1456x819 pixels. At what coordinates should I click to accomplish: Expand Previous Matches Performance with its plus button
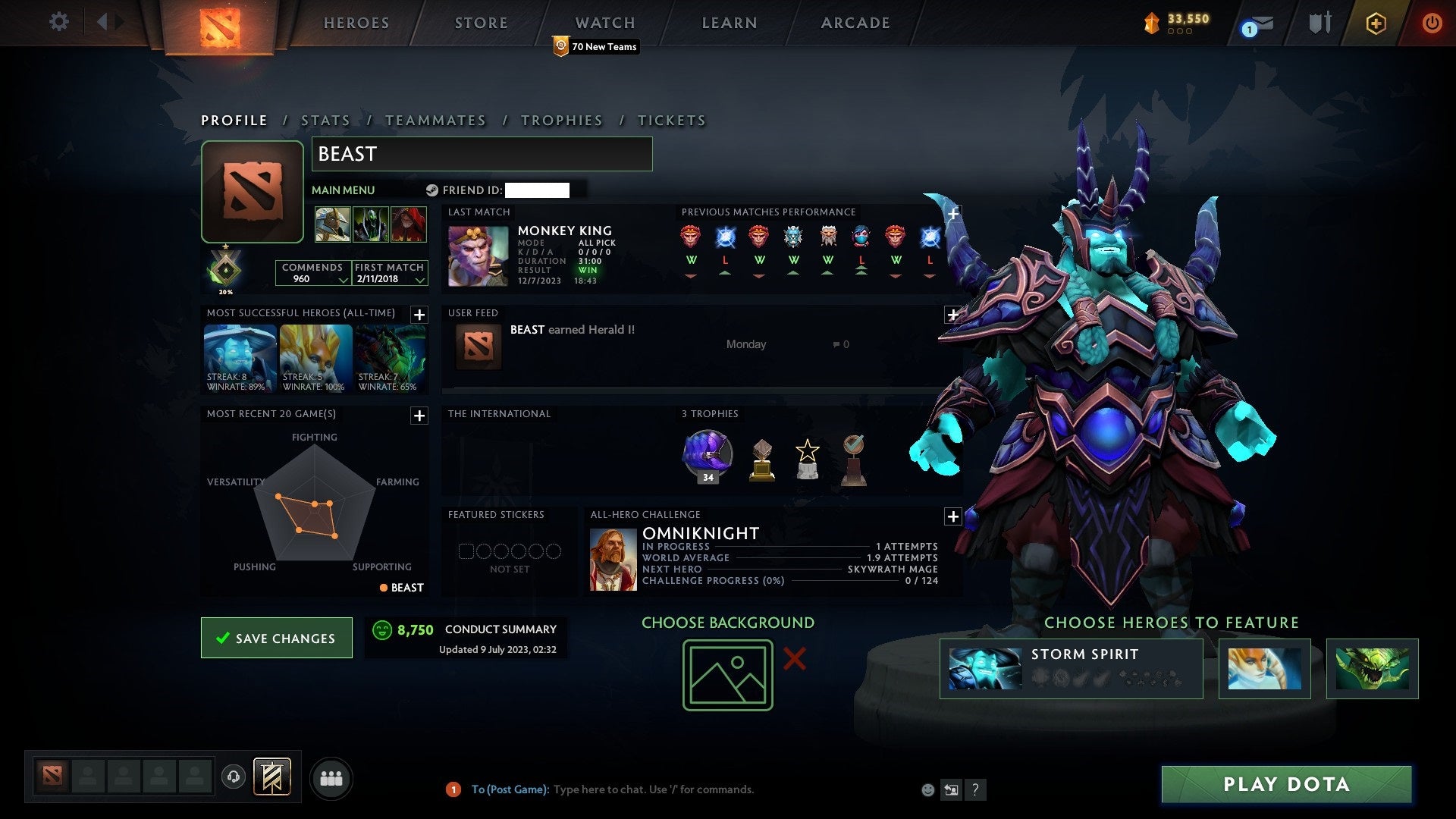tap(952, 214)
